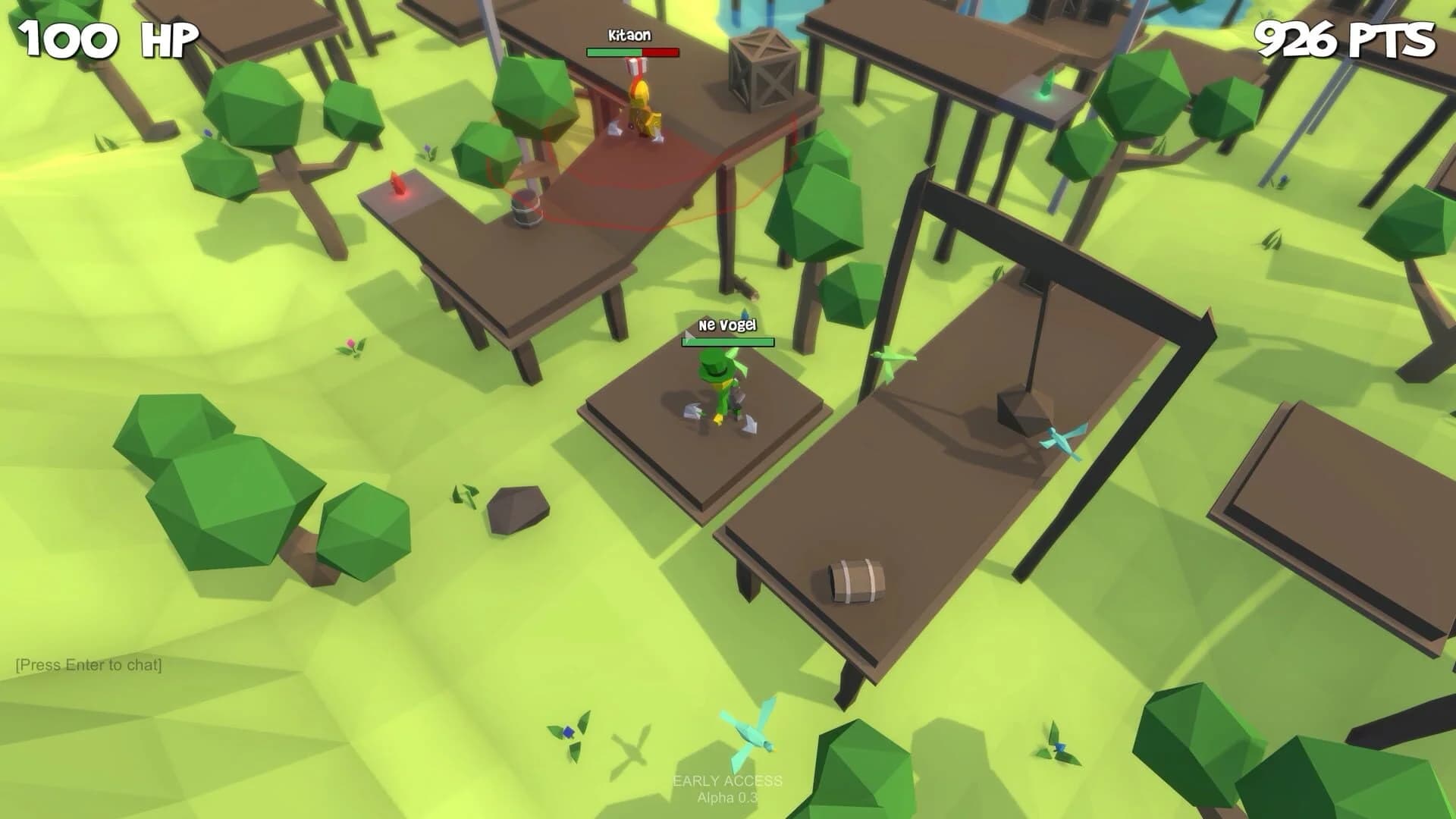This screenshot has height=819, width=1456.
Task: Click the barrel near the left platform edge
Action: (526, 209)
